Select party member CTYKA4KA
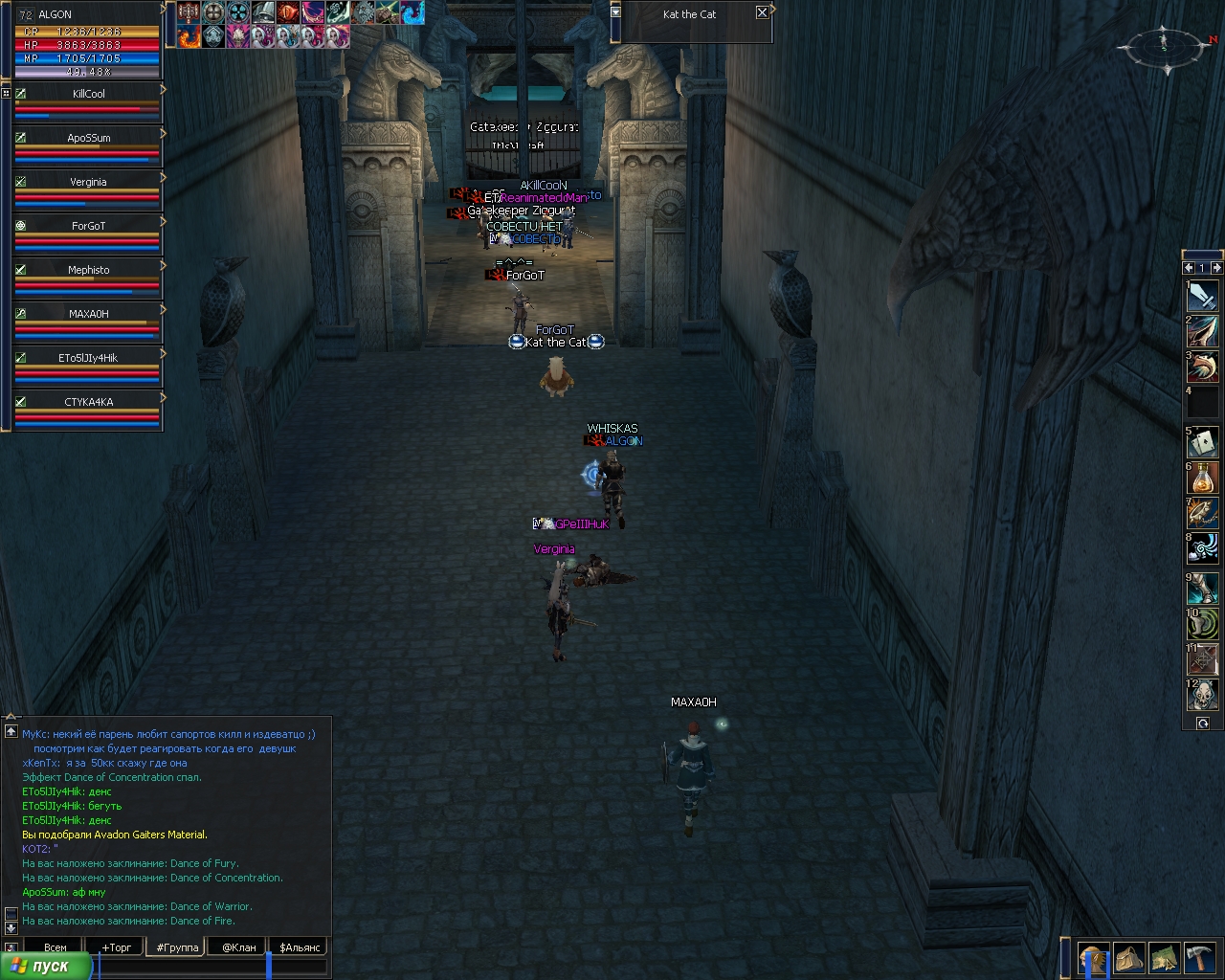The image size is (1225, 980). click(x=88, y=402)
